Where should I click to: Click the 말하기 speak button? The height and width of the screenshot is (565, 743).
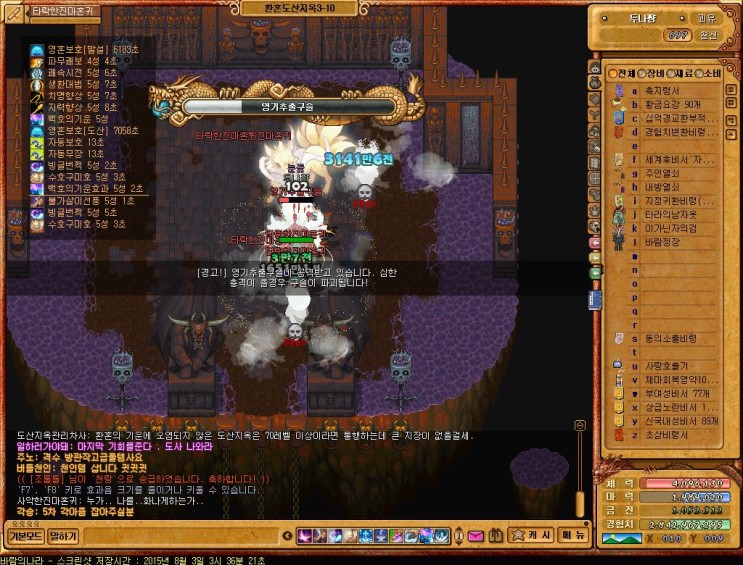pos(63,536)
